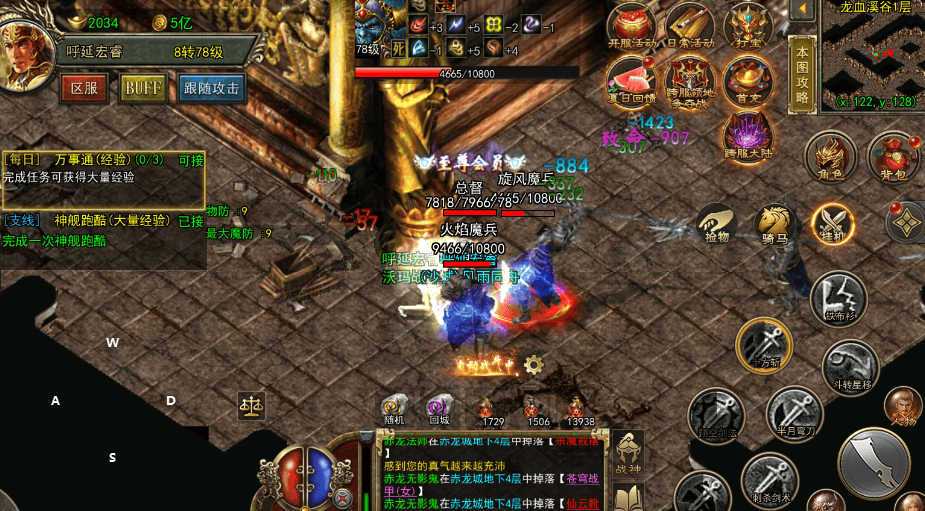Open the 本图攻略 map guide
Screen dimensions: 925x511
coord(802,73)
